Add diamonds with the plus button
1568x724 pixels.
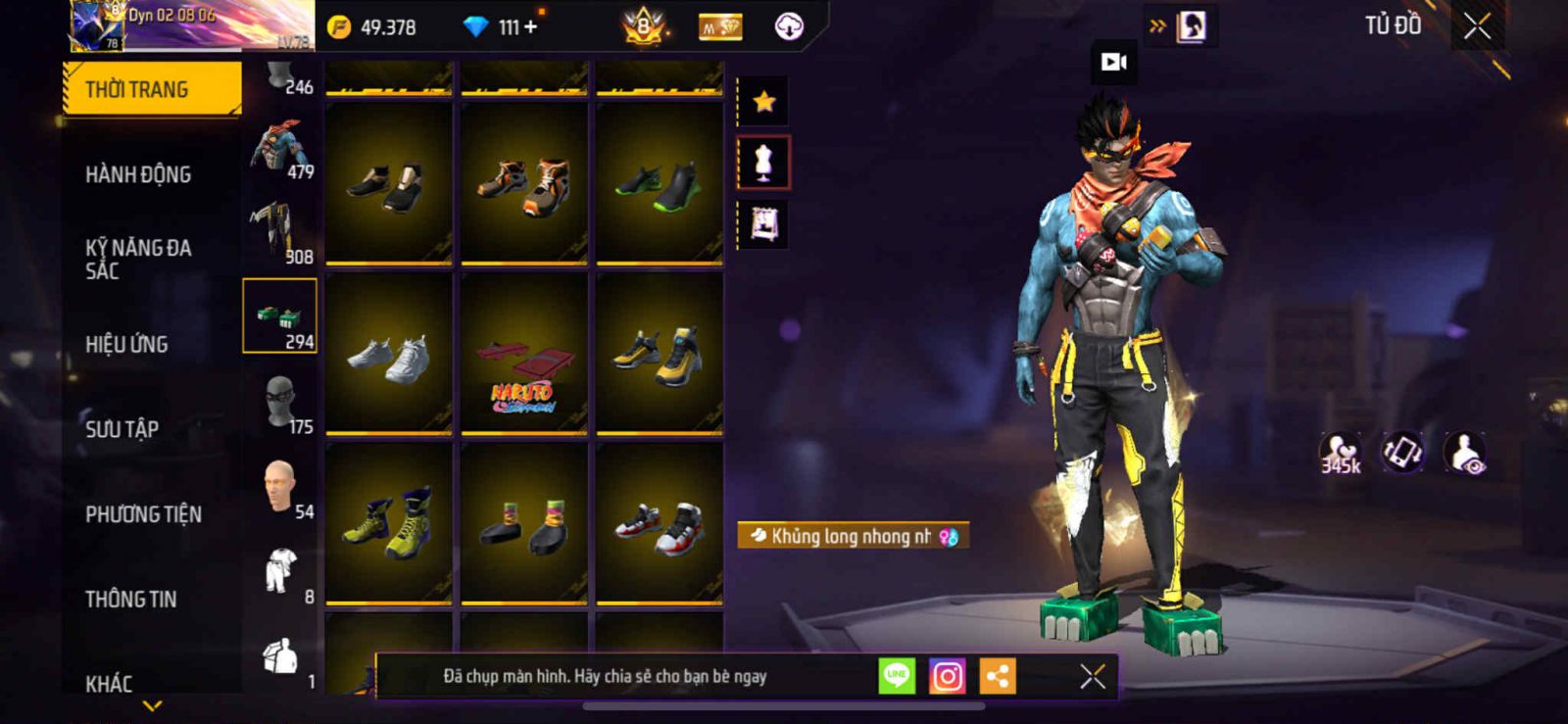pos(531,27)
